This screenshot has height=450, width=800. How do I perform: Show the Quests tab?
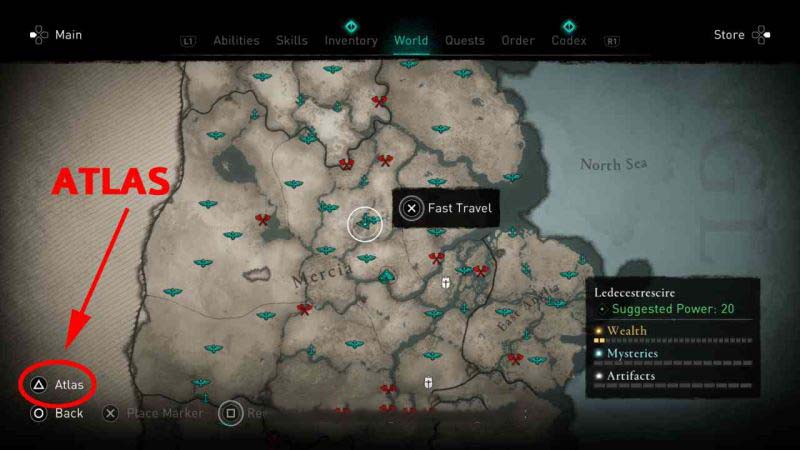tap(464, 41)
